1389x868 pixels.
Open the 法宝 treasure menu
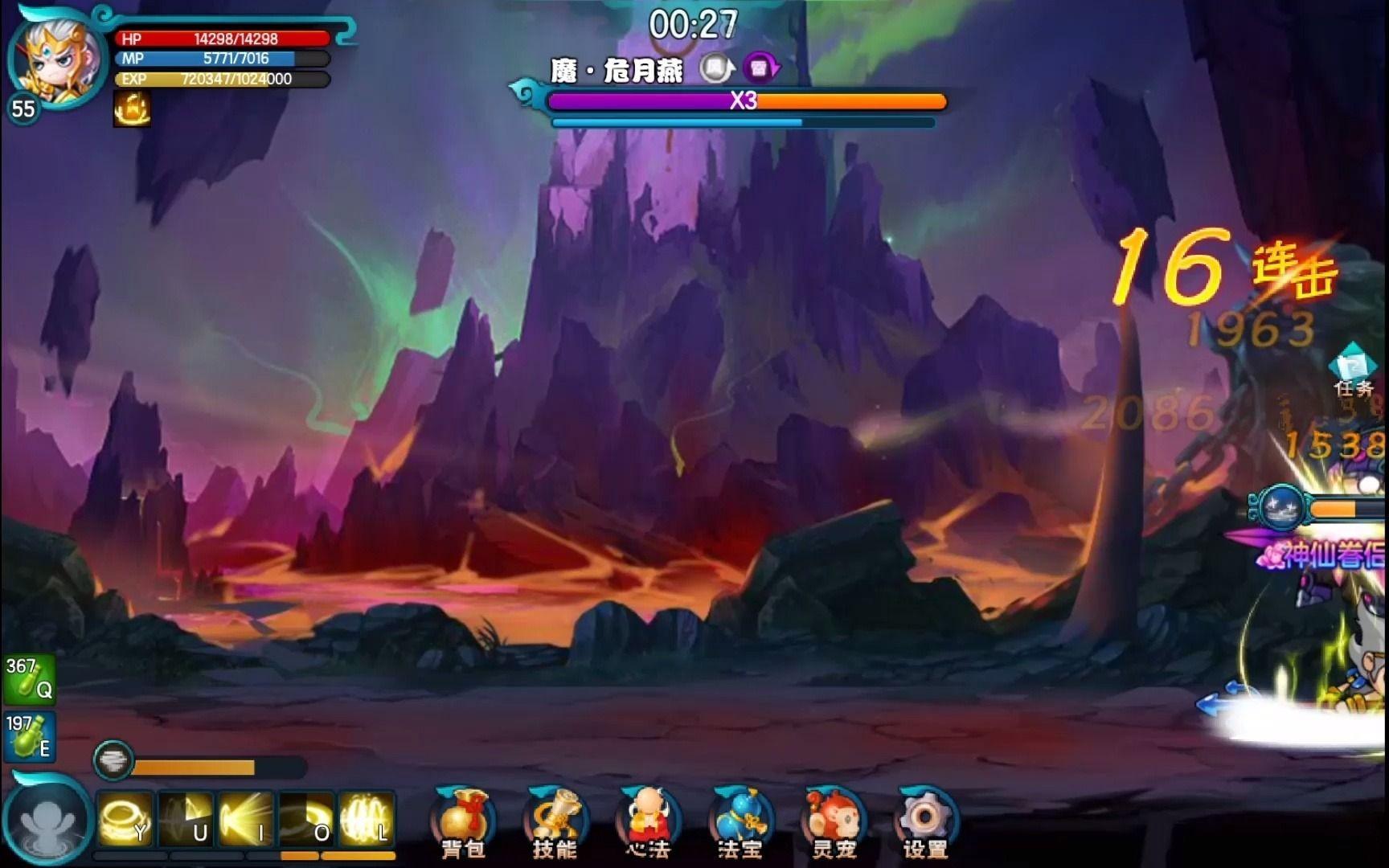click(740, 821)
